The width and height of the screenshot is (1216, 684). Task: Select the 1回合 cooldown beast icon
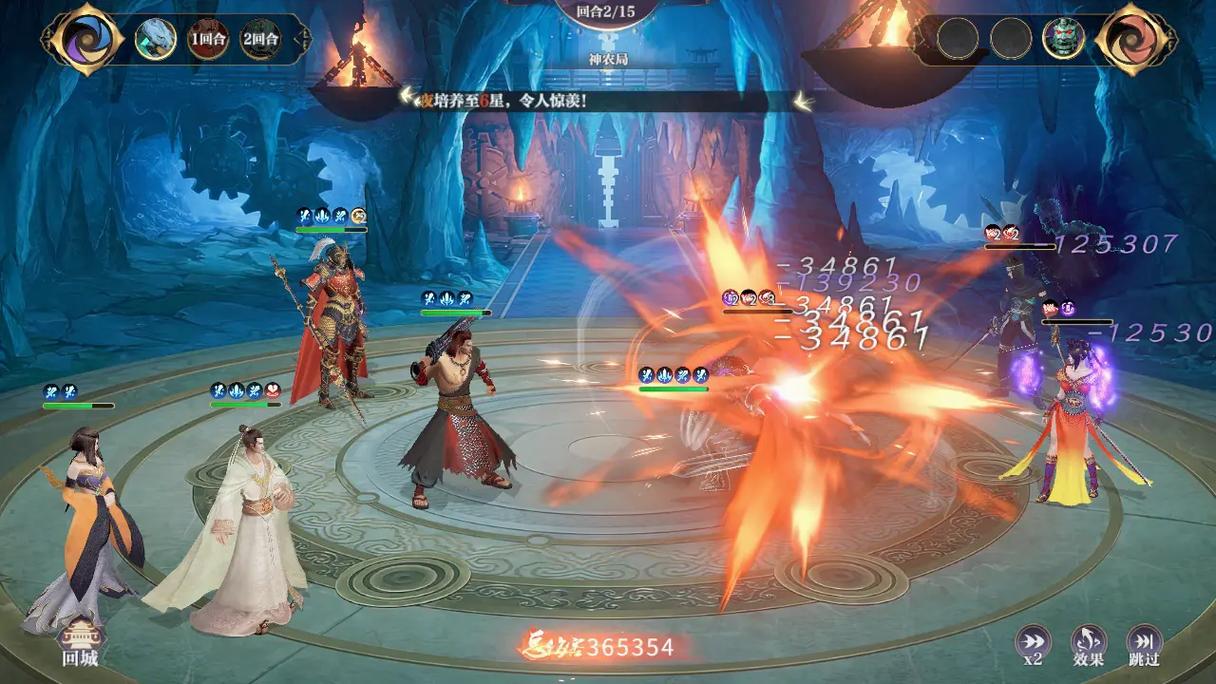click(x=209, y=39)
